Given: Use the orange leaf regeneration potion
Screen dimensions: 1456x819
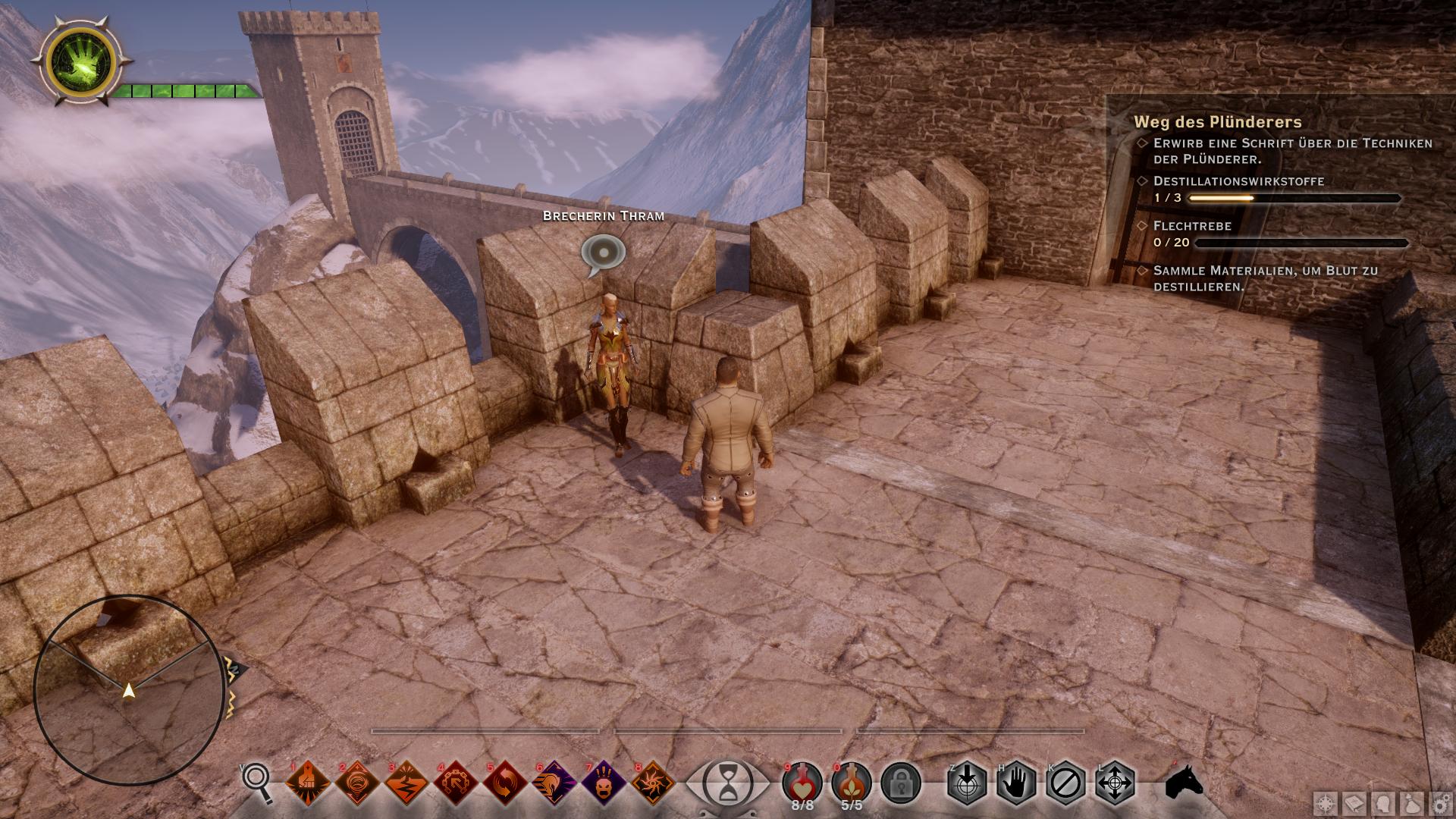Looking at the screenshot, I should (x=852, y=781).
